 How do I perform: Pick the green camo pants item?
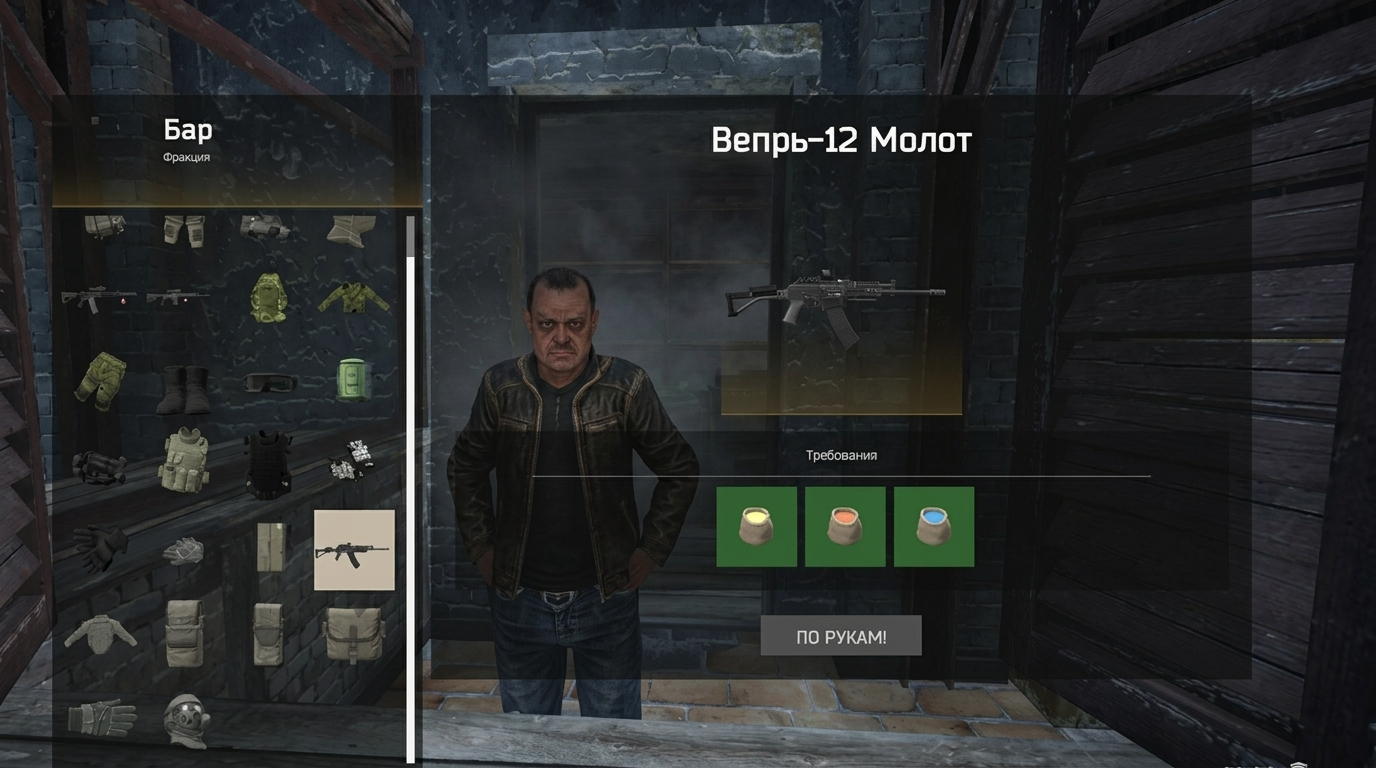100,381
